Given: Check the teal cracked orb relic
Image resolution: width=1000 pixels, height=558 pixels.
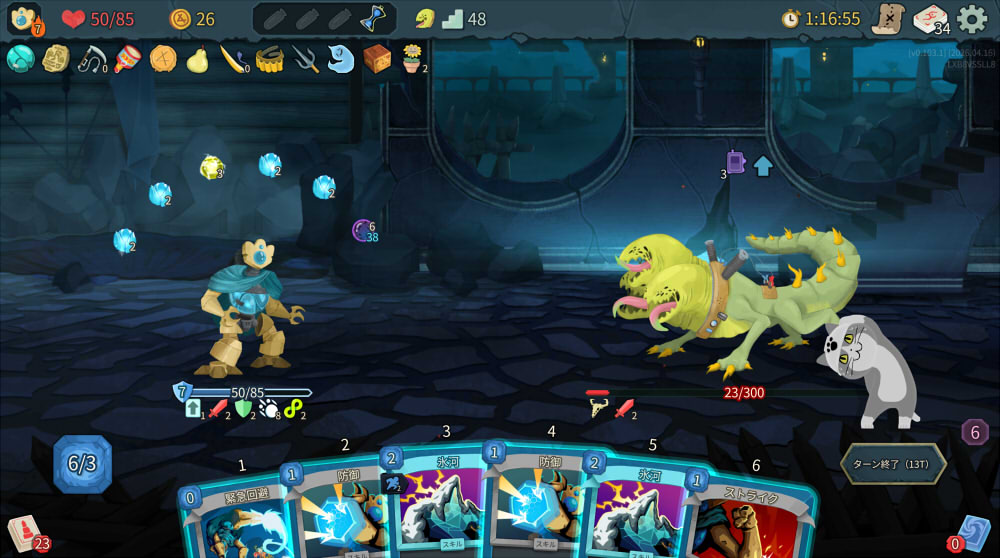Looking at the screenshot, I should (x=20, y=59).
